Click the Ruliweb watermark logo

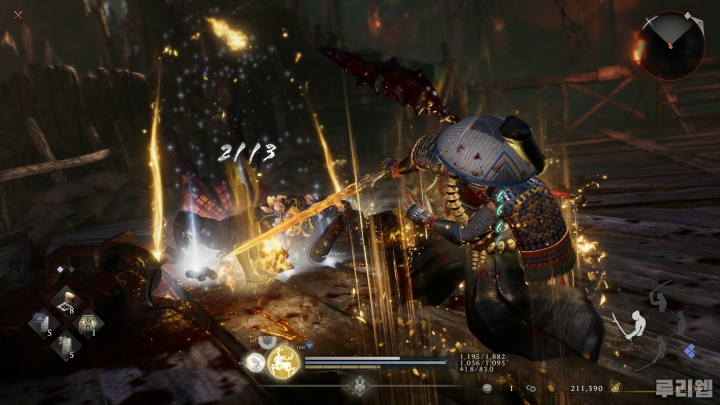tap(683, 387)
